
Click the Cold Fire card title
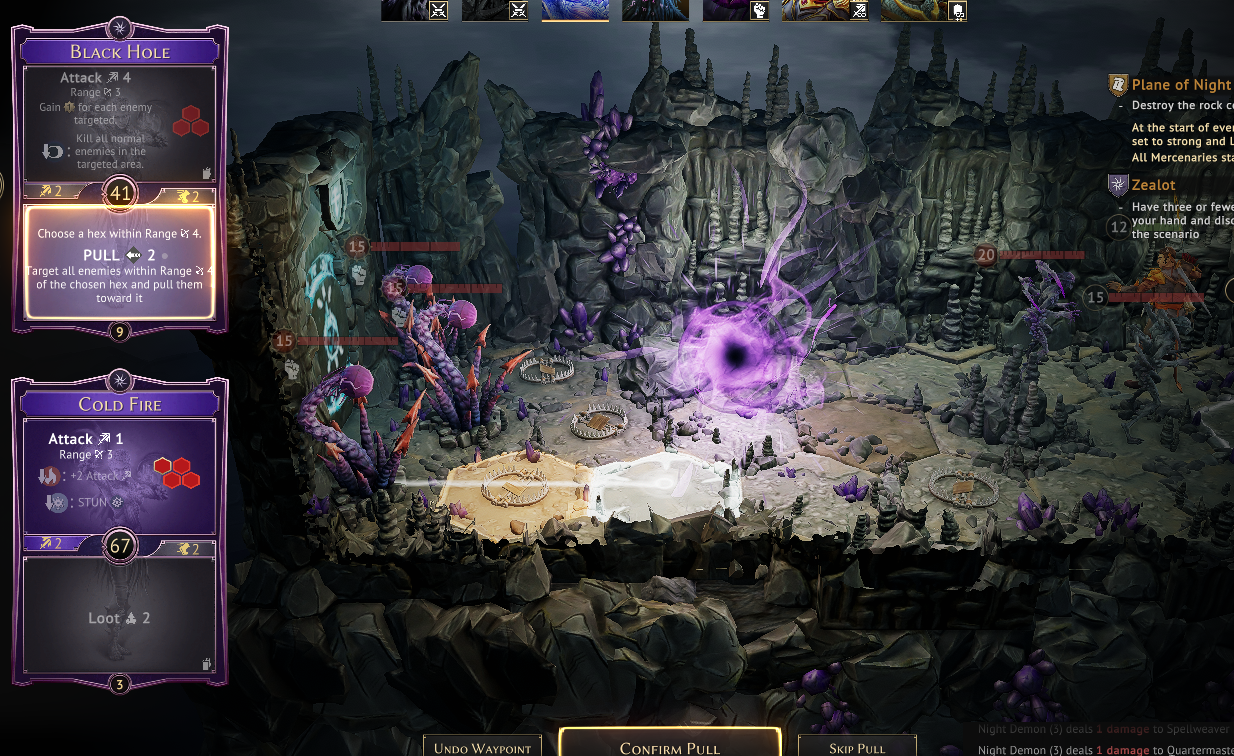click(120, 404)
